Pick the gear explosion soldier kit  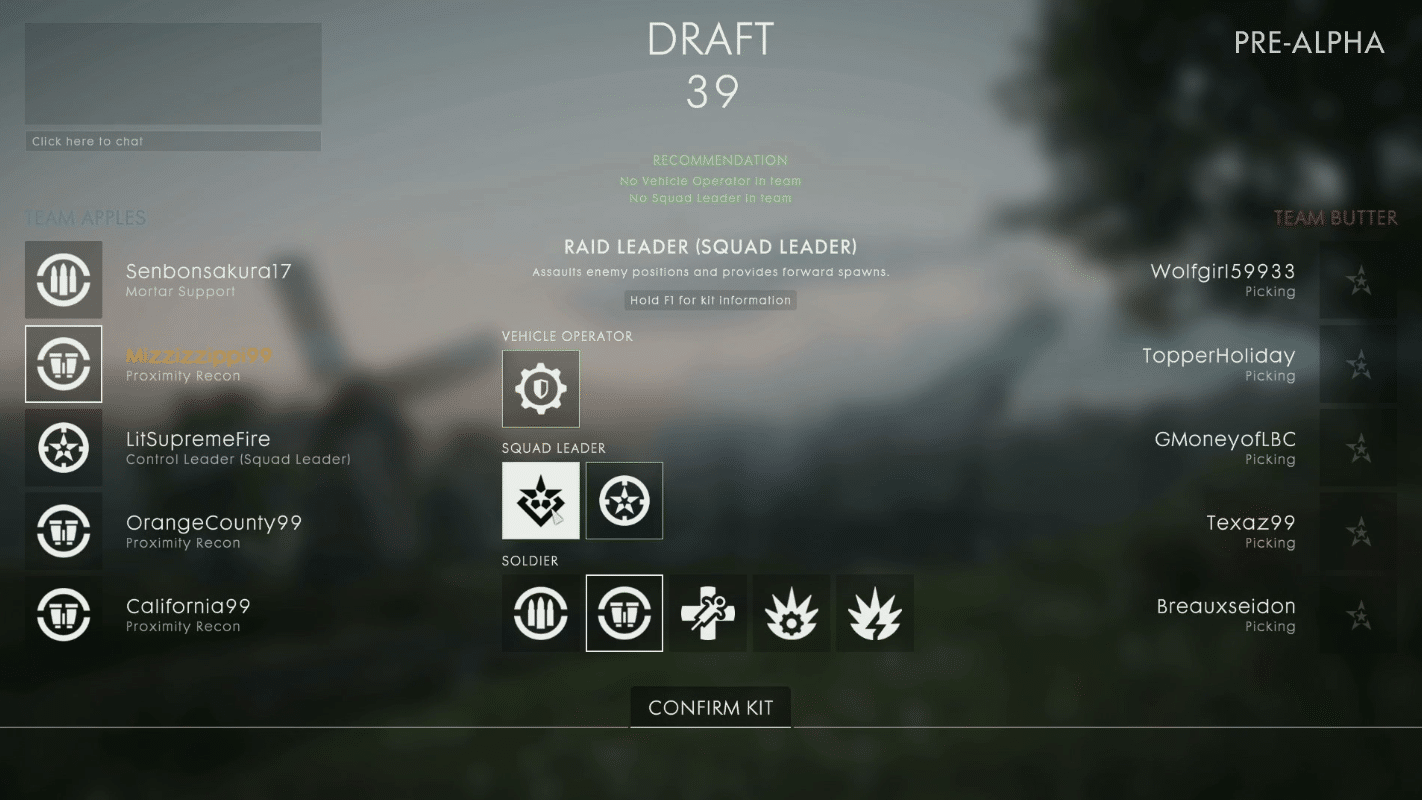click(x=791, y=613)
